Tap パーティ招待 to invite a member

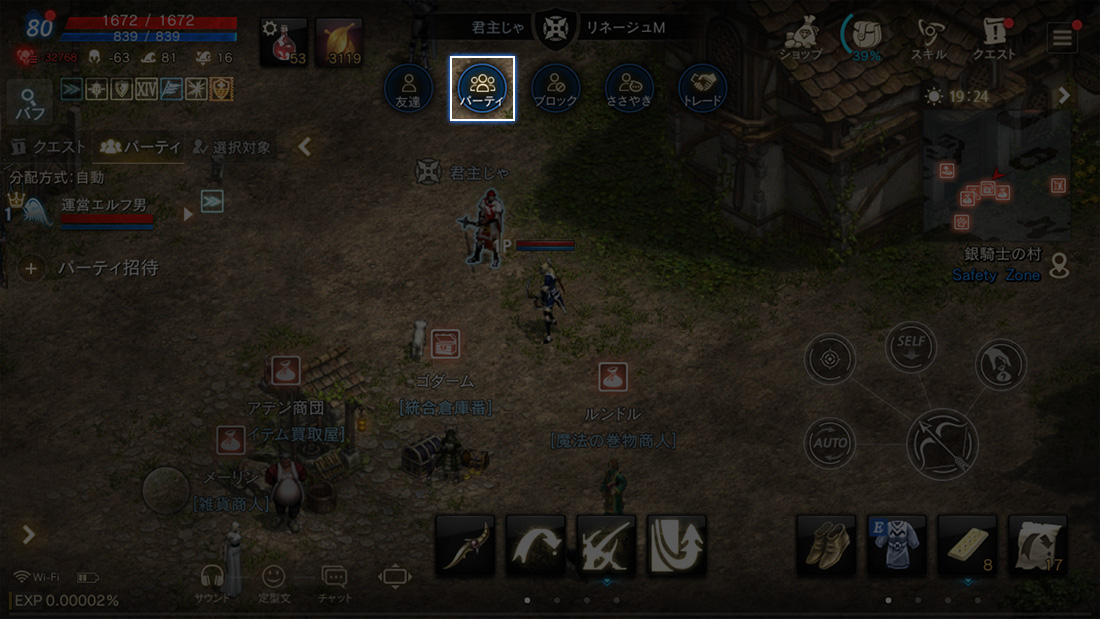click(x=90, y=268)
